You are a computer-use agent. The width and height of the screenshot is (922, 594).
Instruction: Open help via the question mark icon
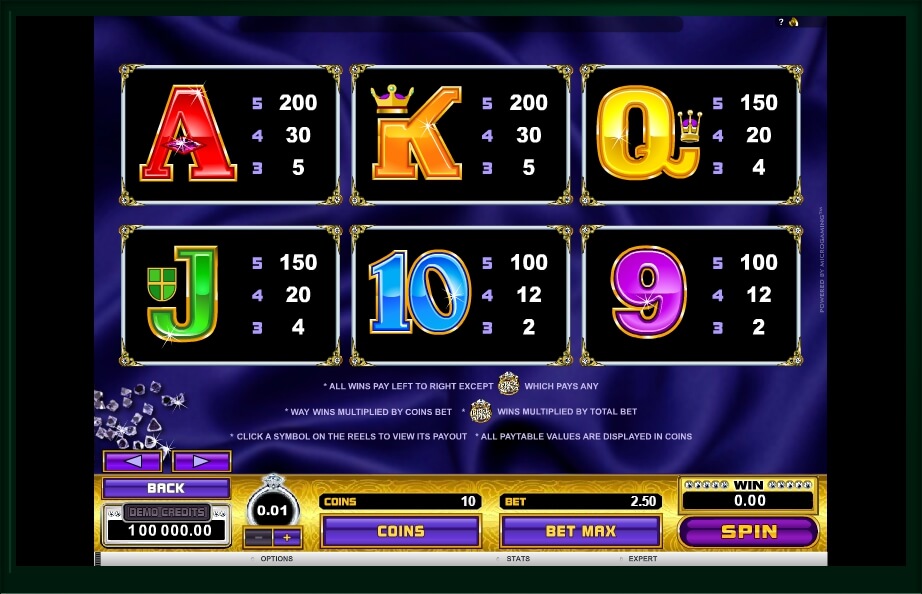(781, 22)
